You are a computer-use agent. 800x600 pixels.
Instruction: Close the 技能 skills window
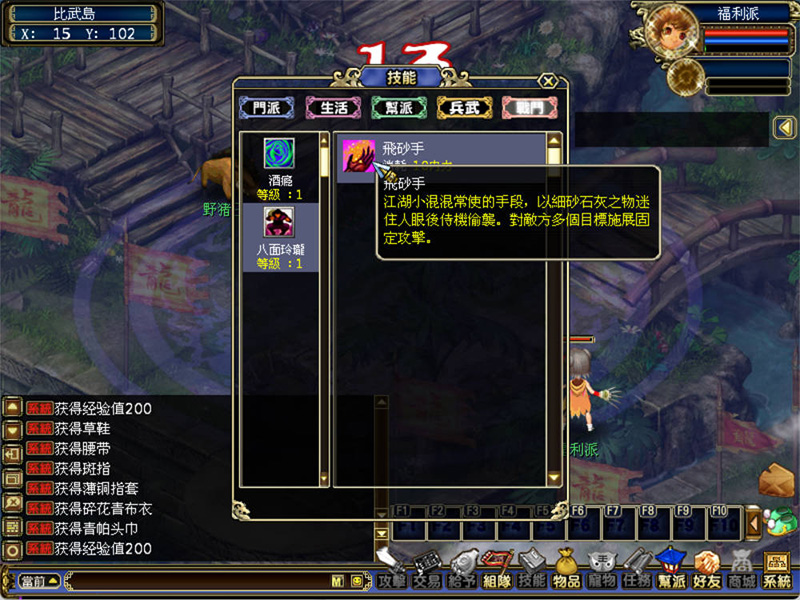coord(547,81)
